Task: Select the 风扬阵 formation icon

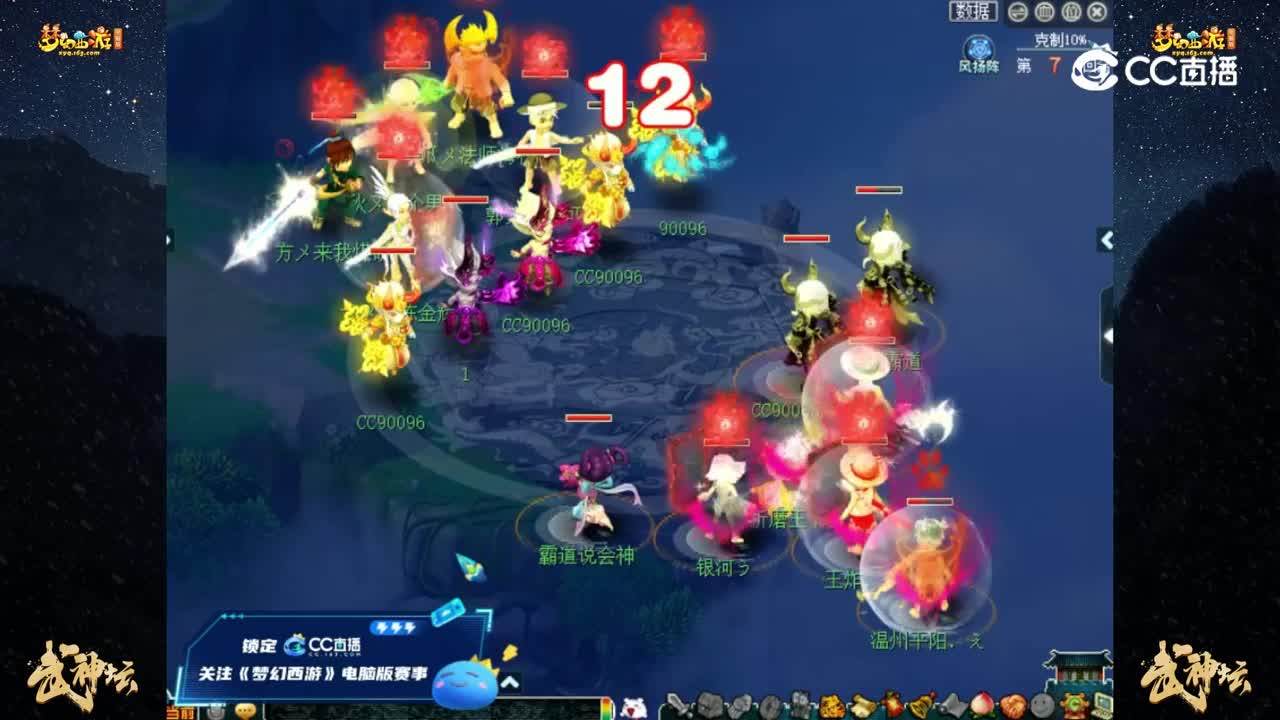Action: click(978, 48)
